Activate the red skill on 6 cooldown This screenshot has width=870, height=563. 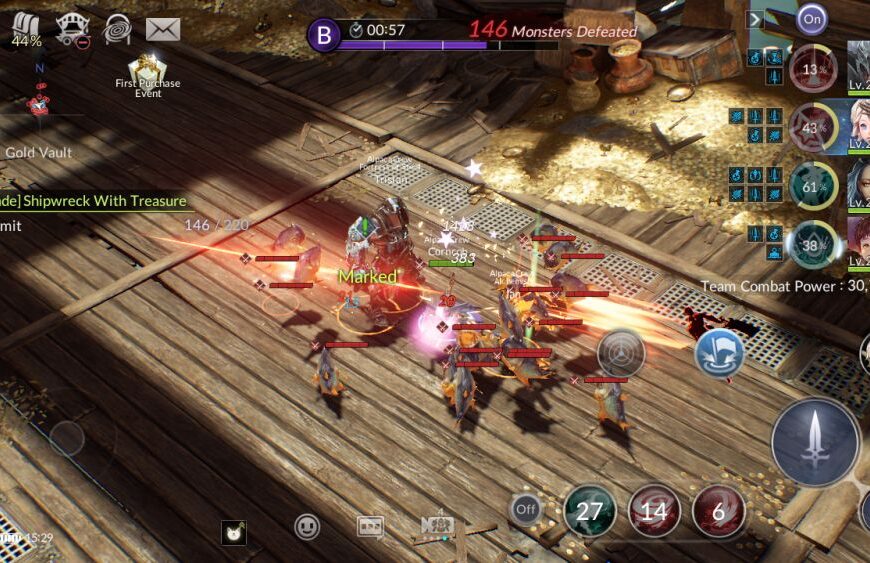pos(718,511)
